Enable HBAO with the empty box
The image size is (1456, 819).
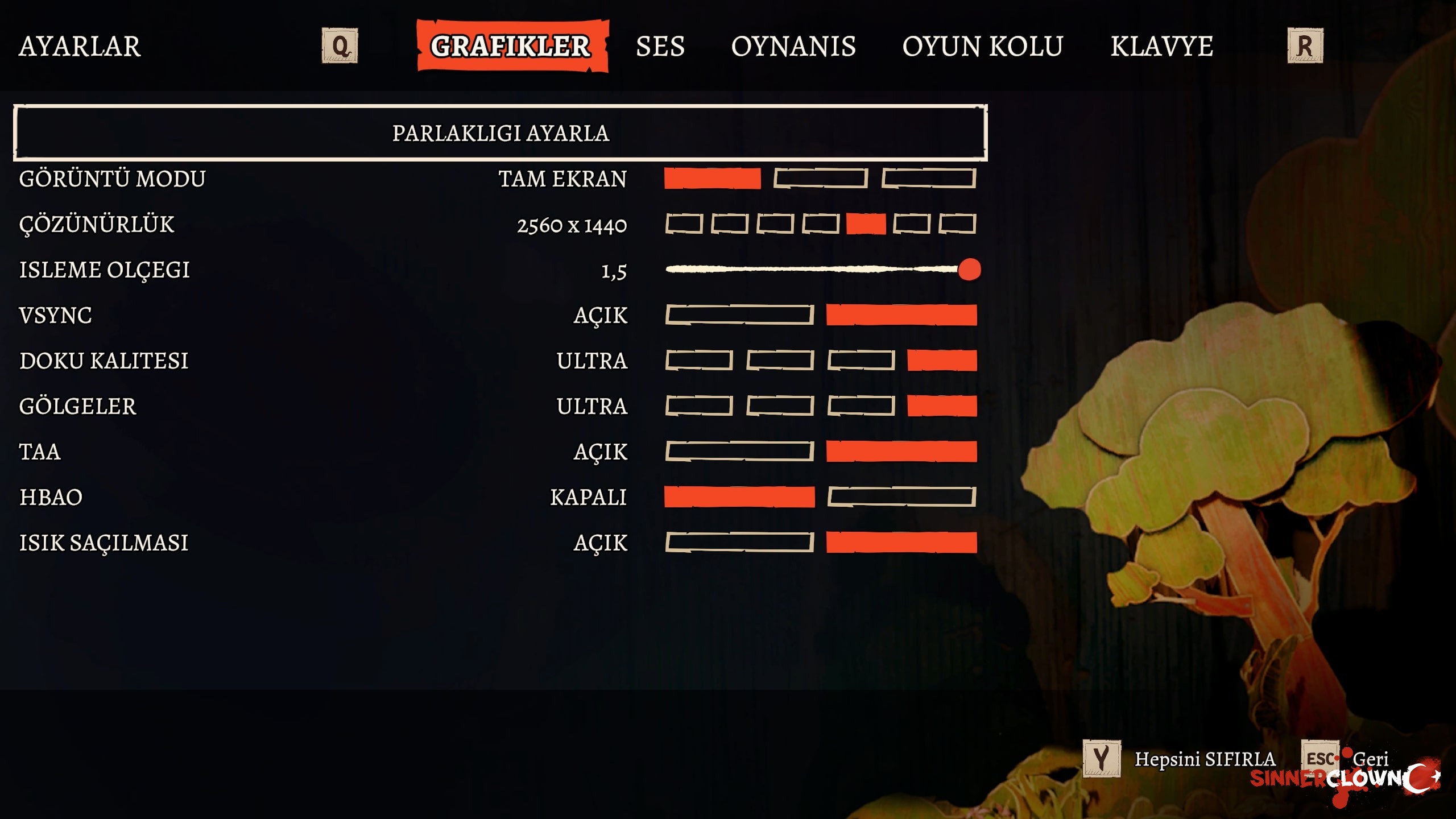click(901, 497)
